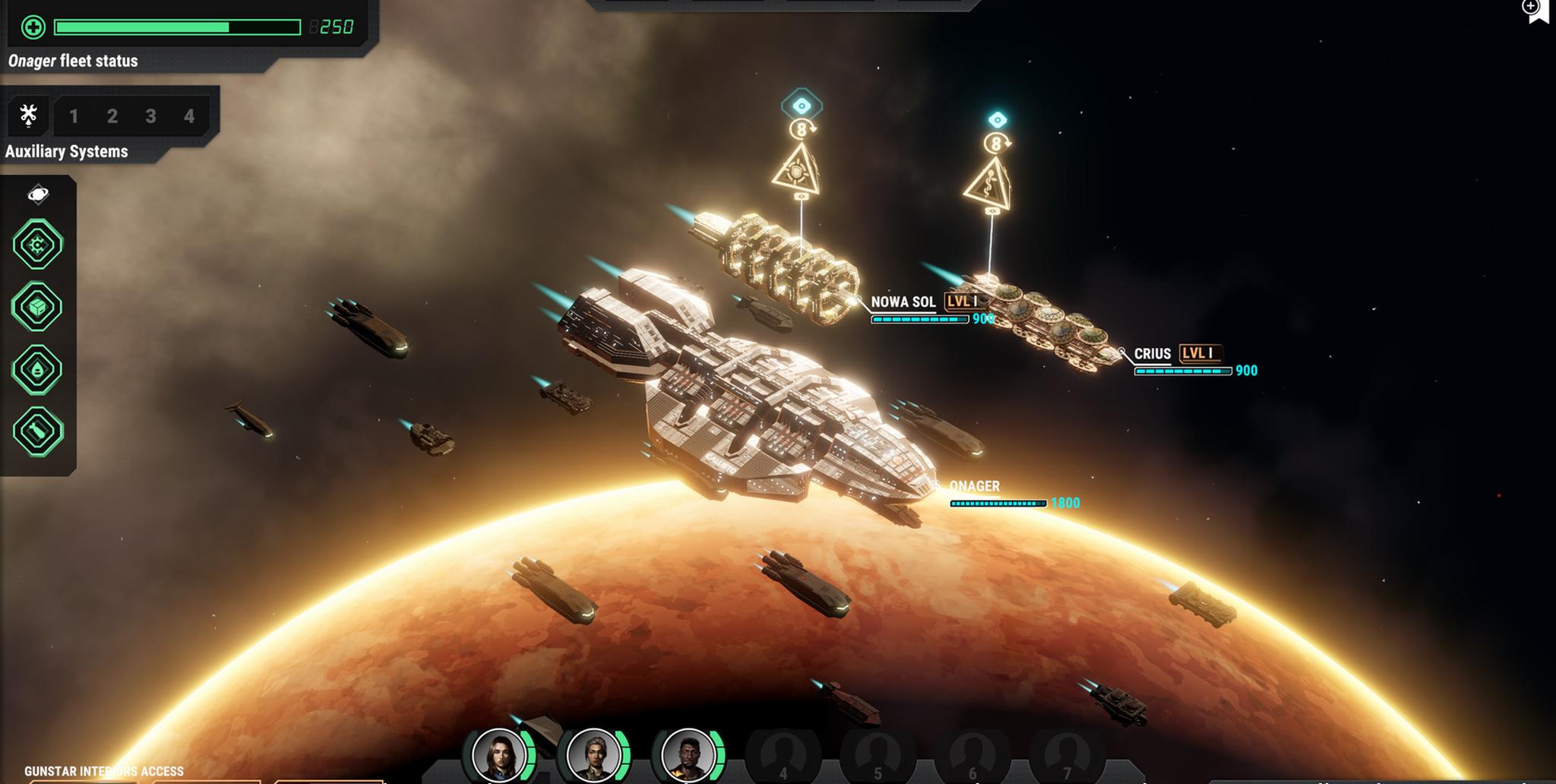Toggle the eye icon above Nowa Sol
Screen dimensions: 1556x784
[x=802, y=106]
